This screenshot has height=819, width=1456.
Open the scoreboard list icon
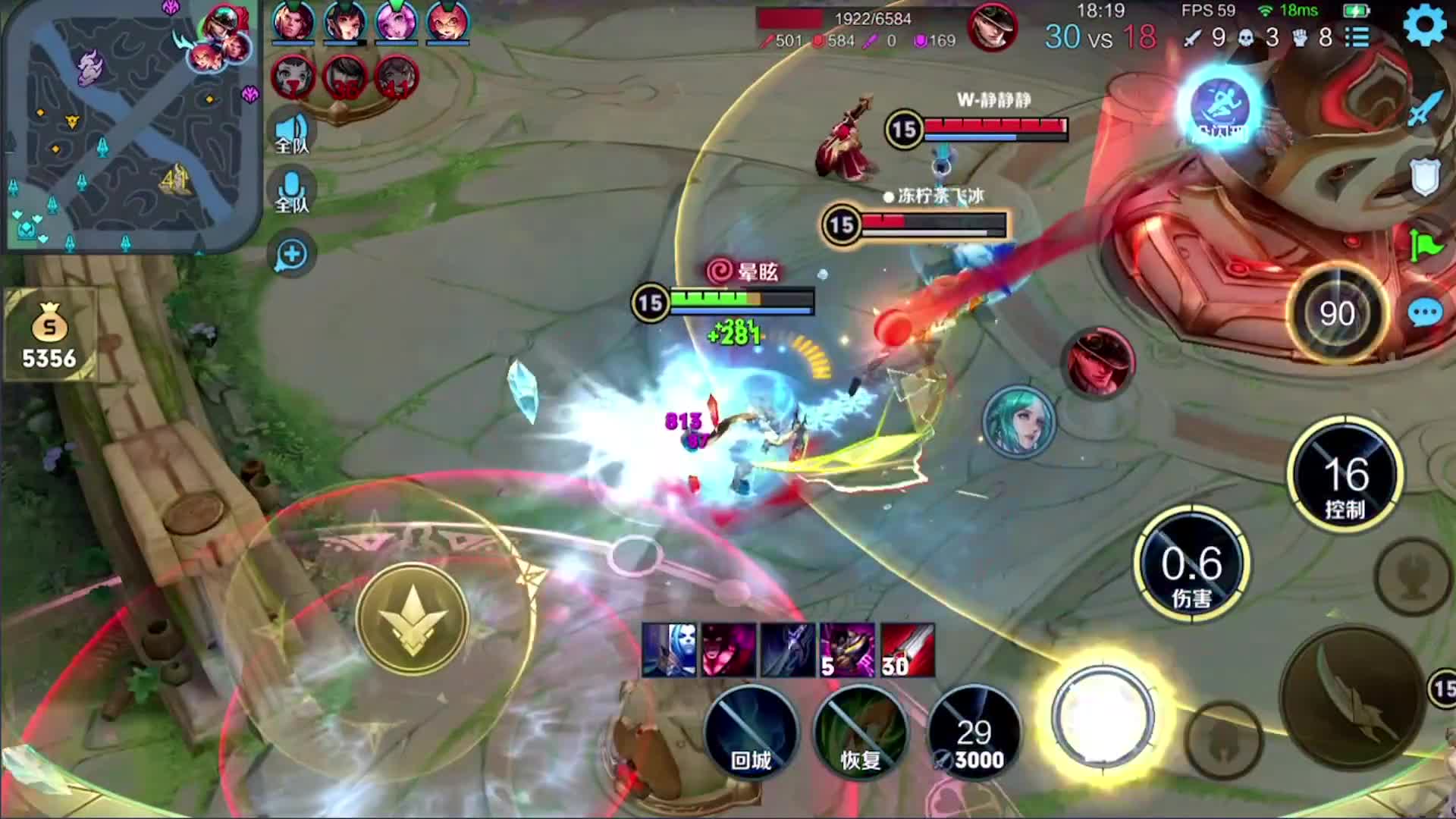click(1358, 36)
